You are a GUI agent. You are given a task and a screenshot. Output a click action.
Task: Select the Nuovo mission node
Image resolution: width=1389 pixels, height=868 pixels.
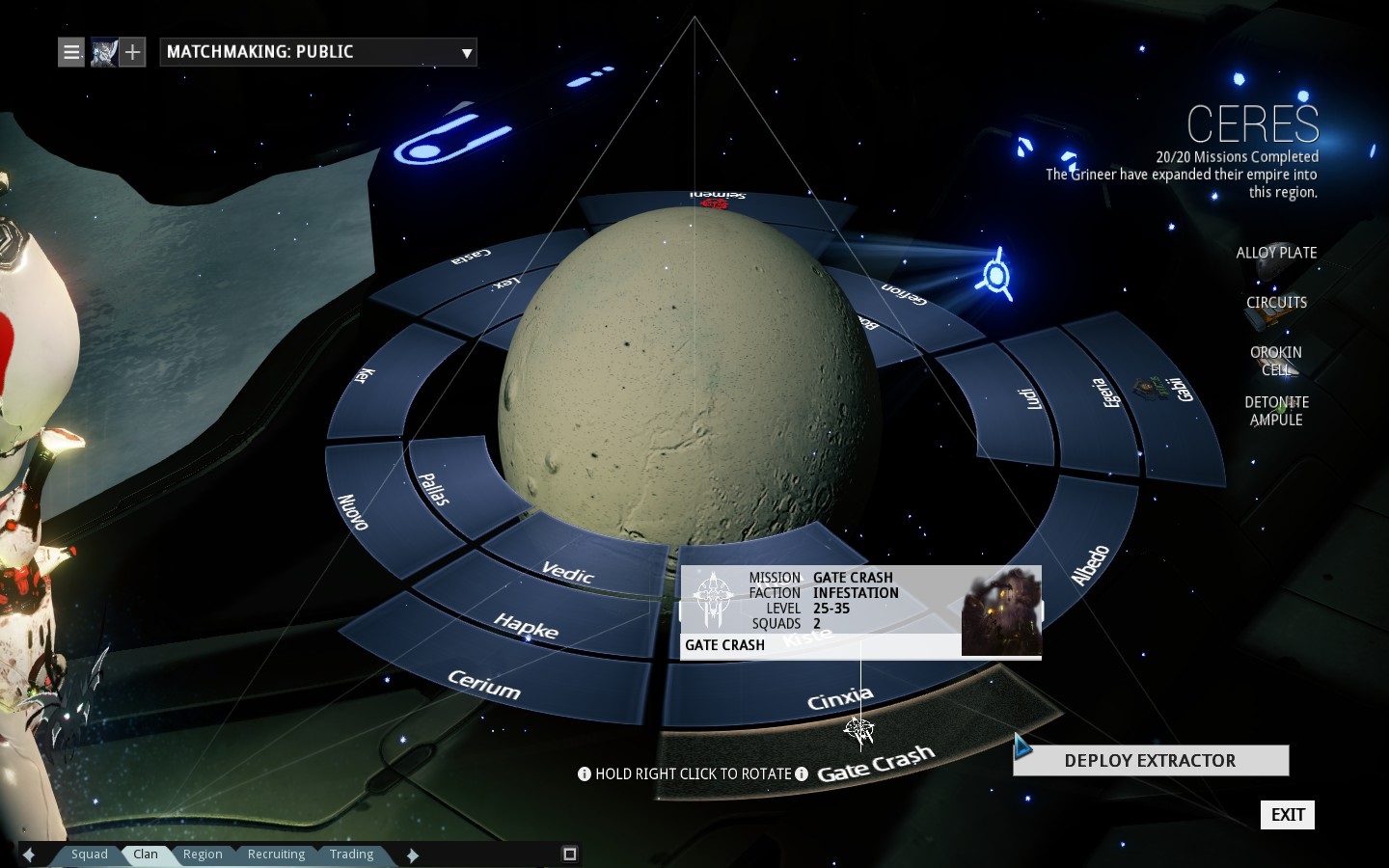pyautogui.click(x=353, y=511)
